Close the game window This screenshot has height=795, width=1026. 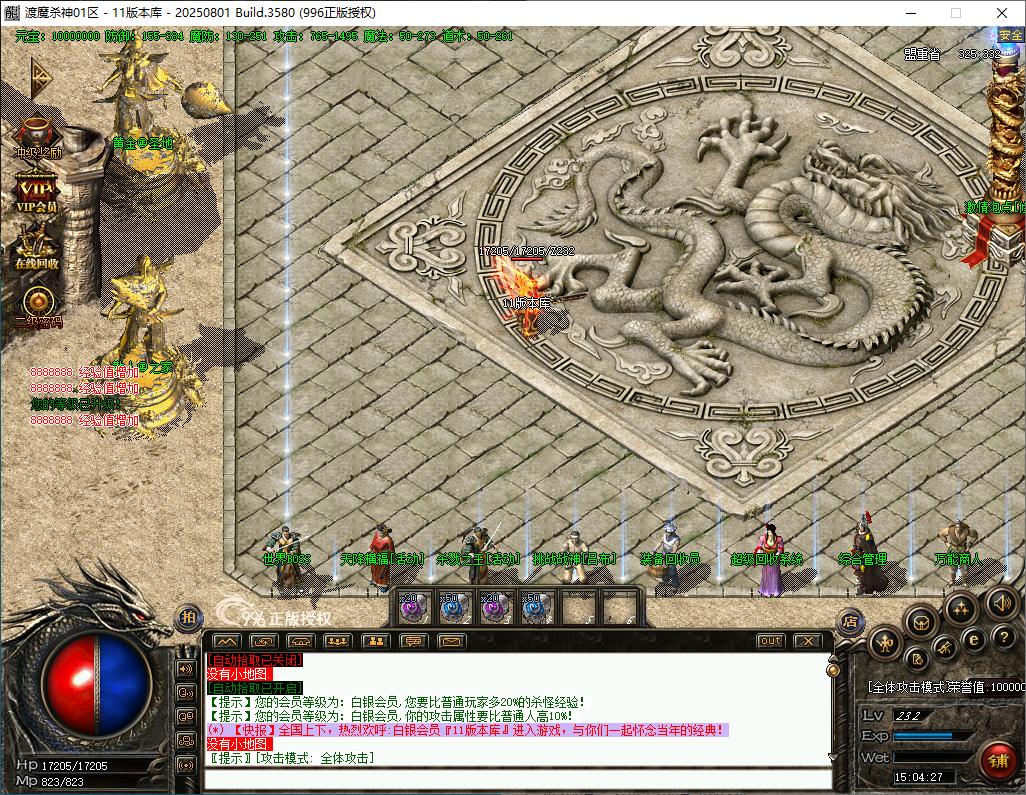(x=1002, y=13)
